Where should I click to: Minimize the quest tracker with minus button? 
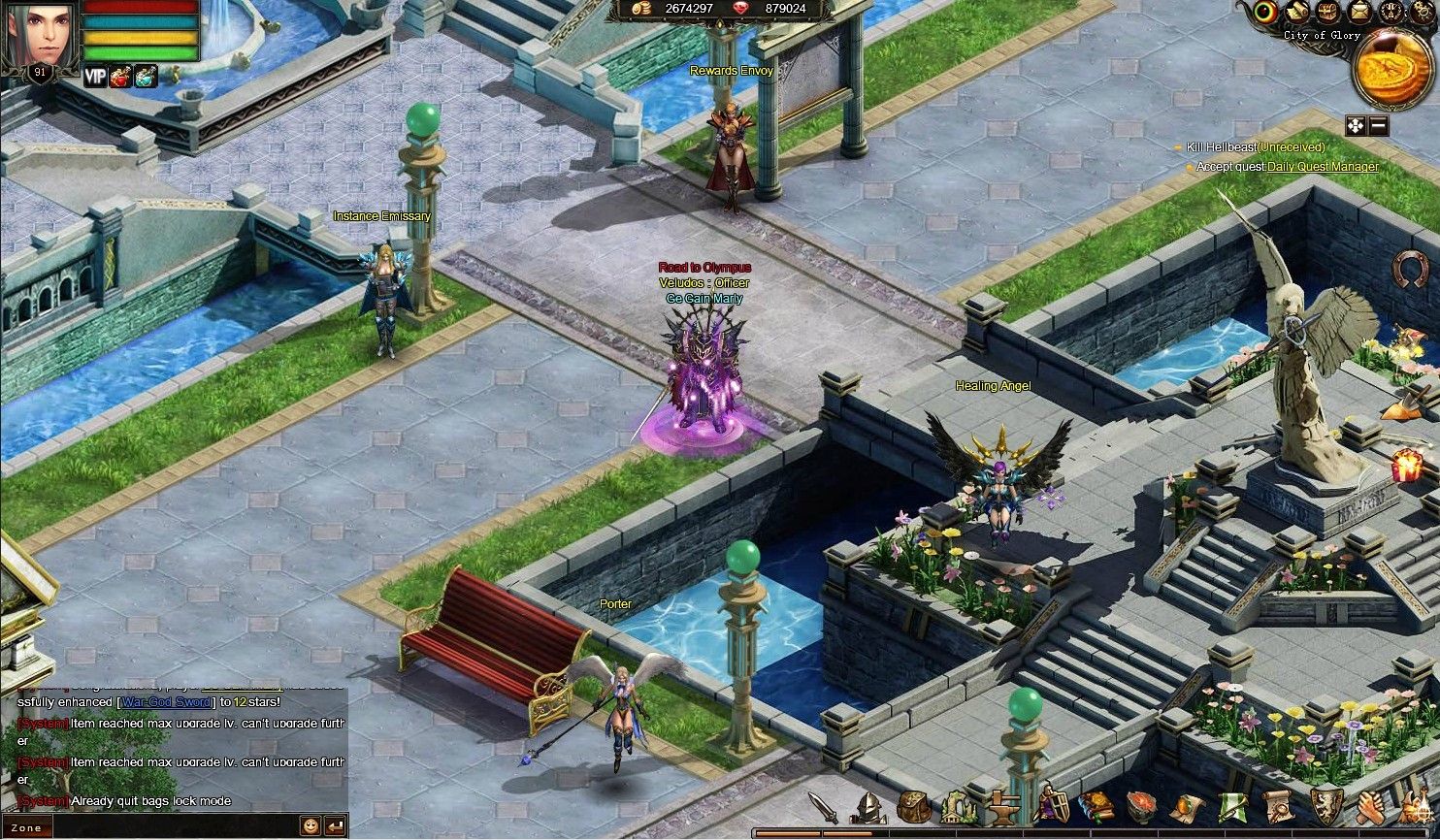1379,126
